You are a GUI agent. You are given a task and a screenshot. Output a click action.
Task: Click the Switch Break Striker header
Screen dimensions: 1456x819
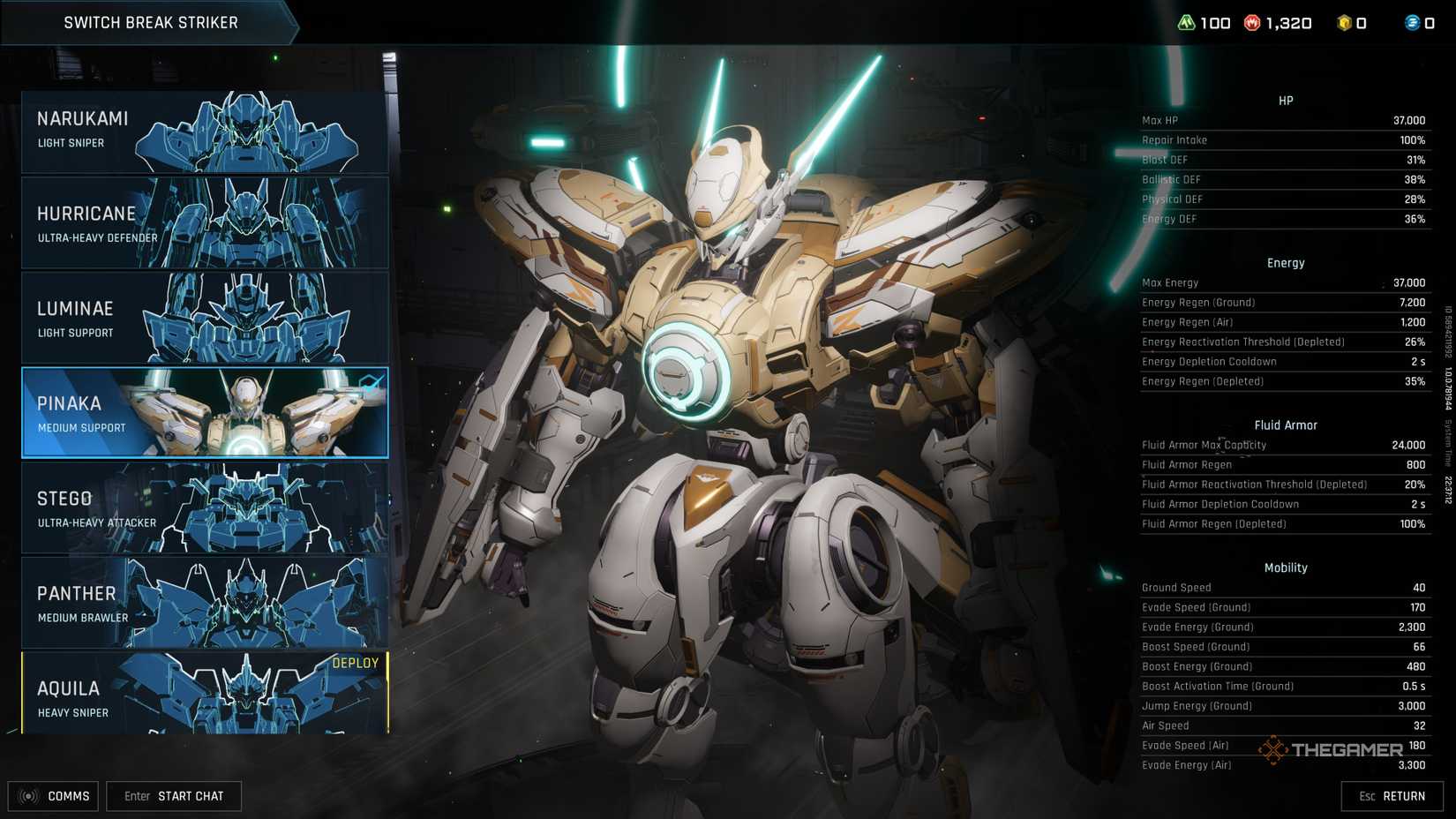tap(150, 22)
